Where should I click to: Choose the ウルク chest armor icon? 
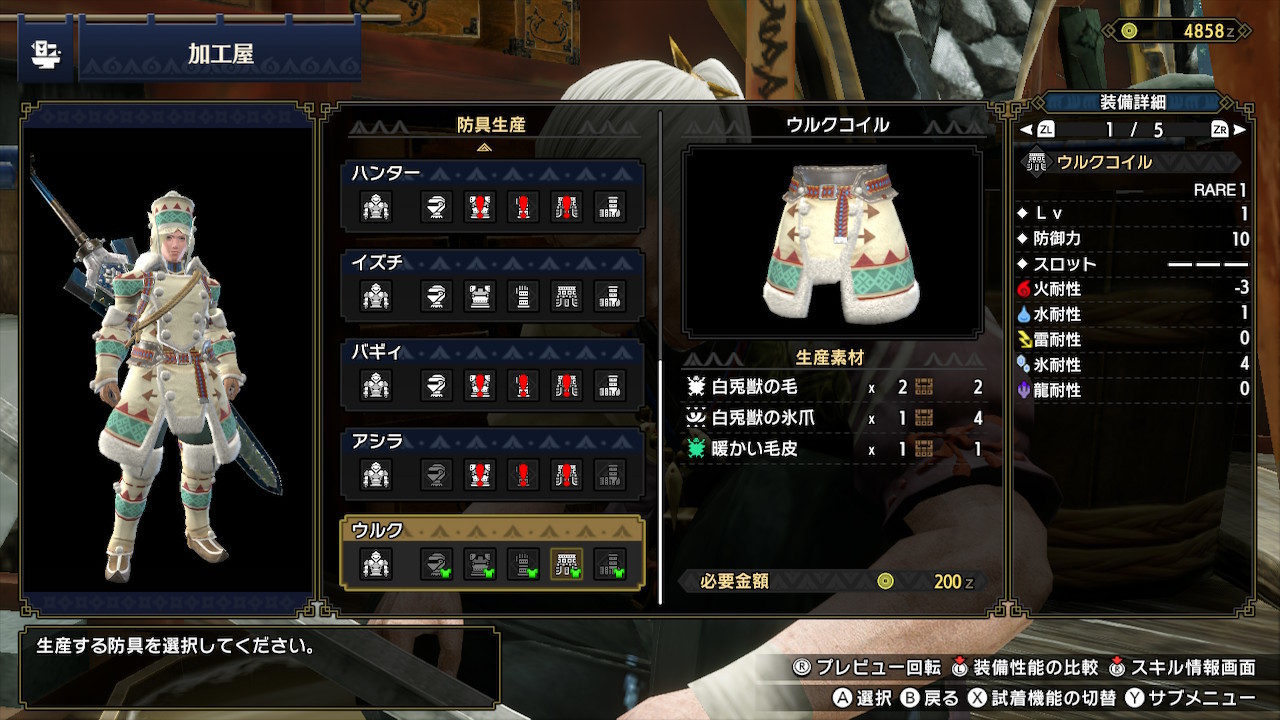pyautogui.click(x=479, y=565)
